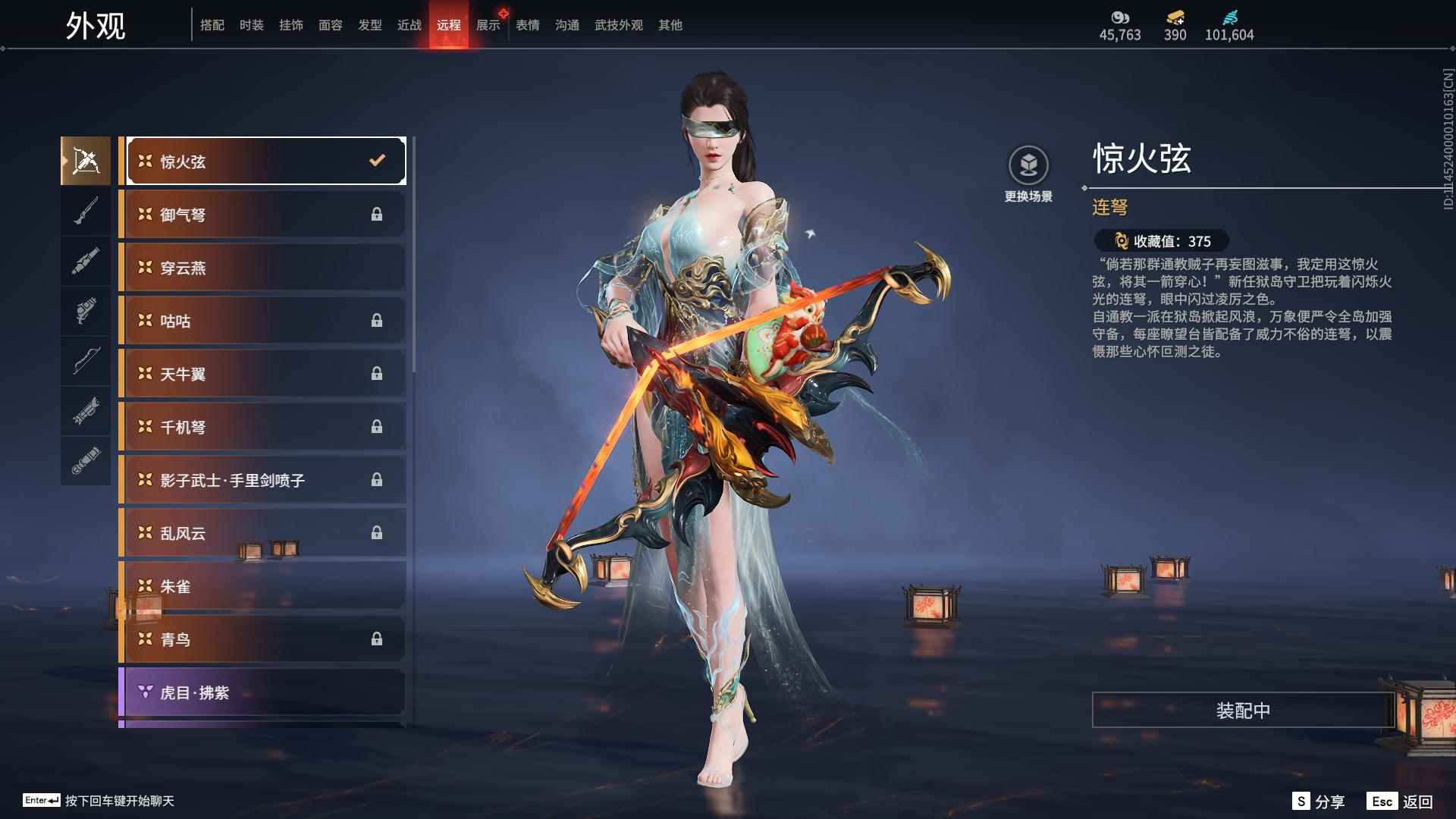
Task: Select the 天牛翼 skin row
Action: coord(262,374)
